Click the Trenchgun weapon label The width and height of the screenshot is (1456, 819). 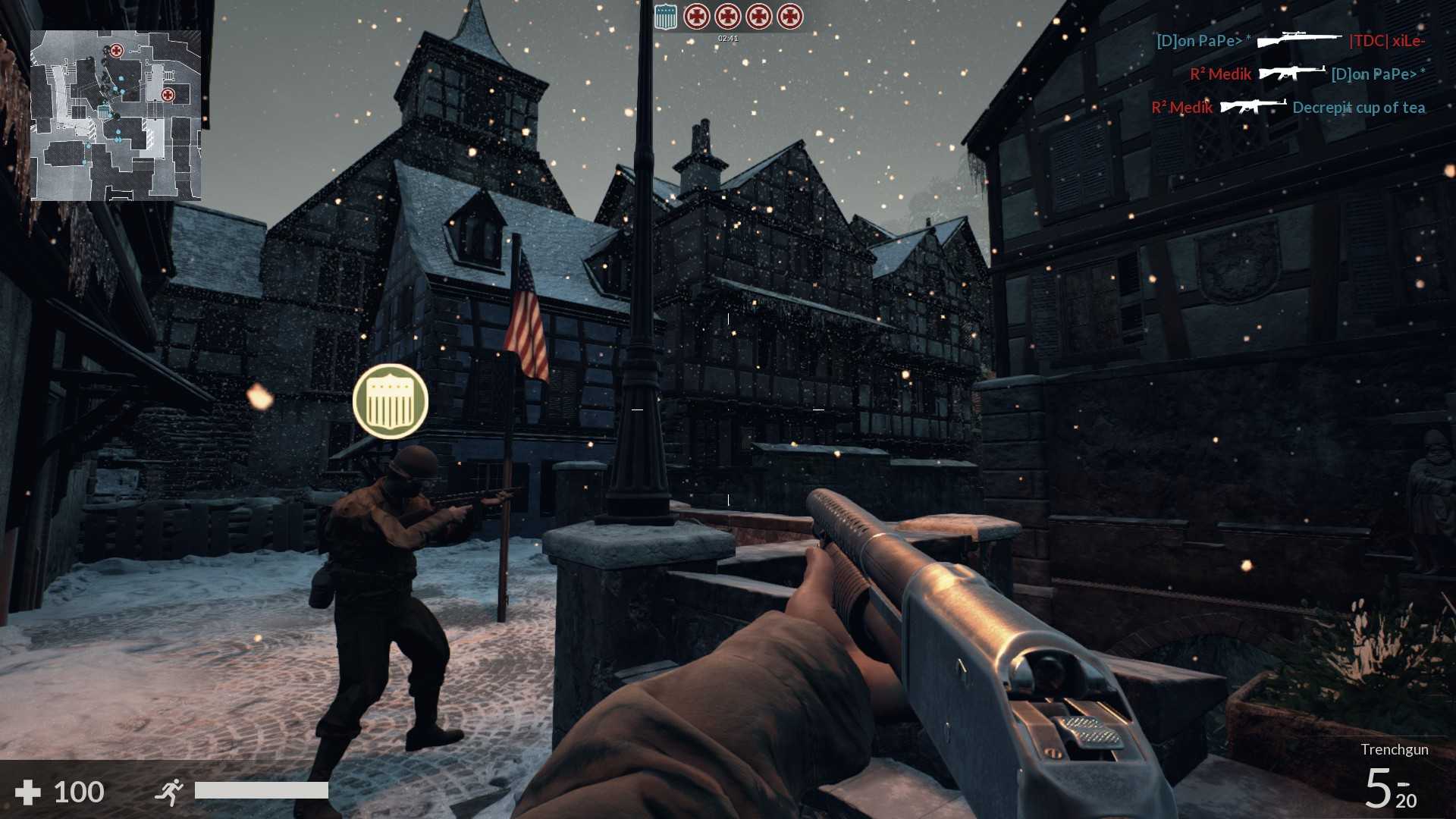tap(1394, 749)
